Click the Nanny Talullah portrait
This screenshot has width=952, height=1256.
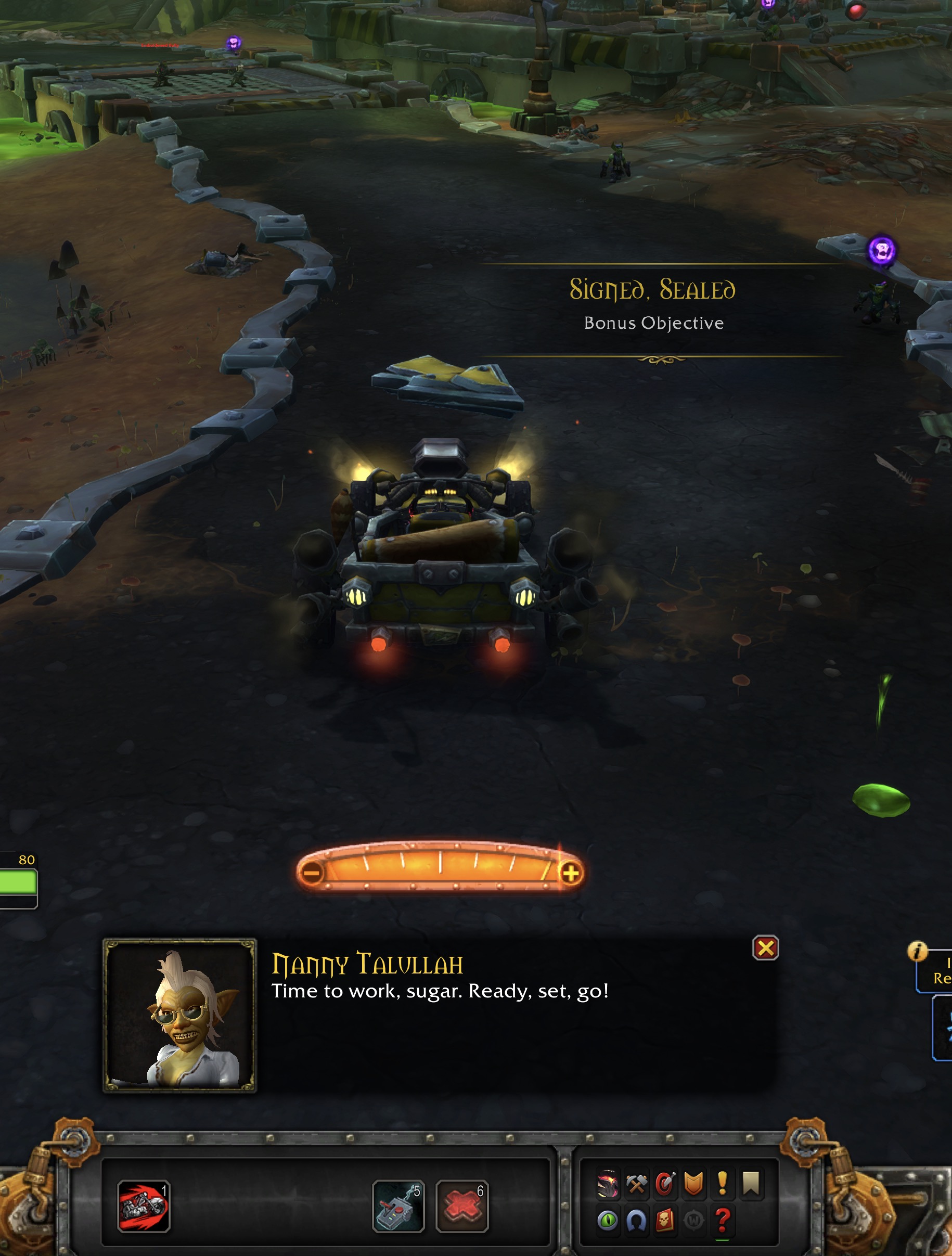coord(179,1015)
